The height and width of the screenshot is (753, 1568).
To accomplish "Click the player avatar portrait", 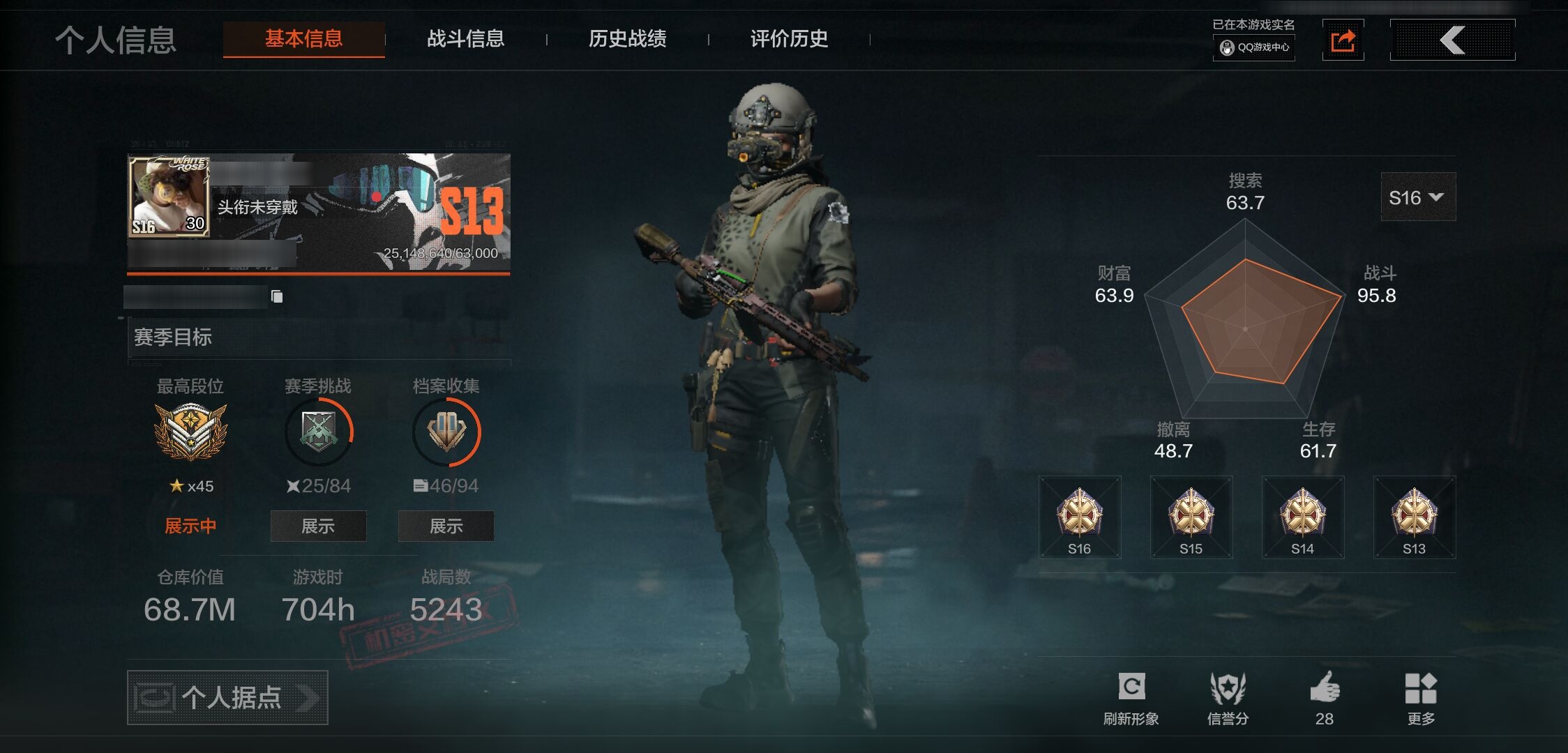I will 169,197.
